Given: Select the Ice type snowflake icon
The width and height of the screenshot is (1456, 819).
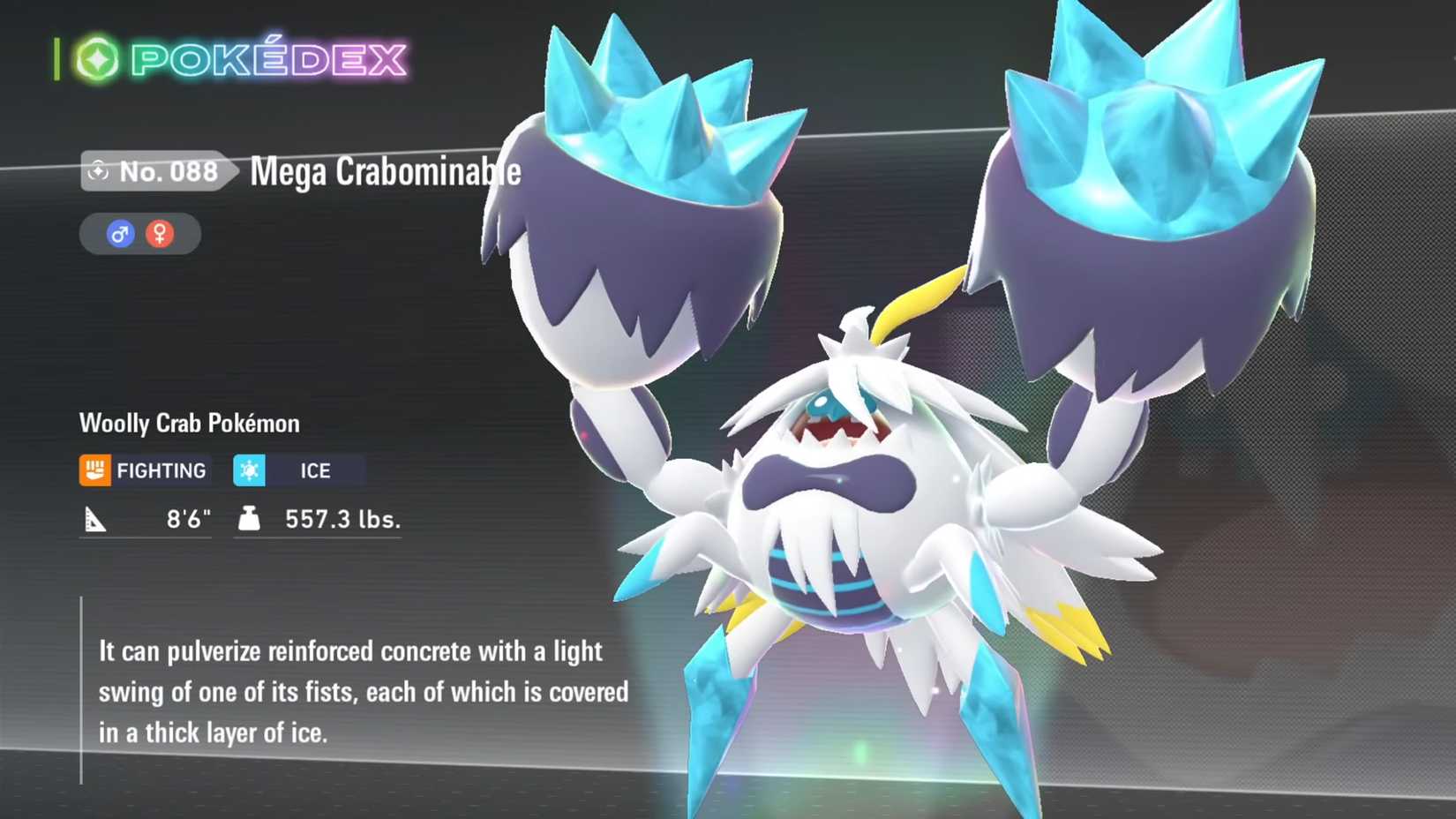Looking at the screenshot, I should point(250,470).
